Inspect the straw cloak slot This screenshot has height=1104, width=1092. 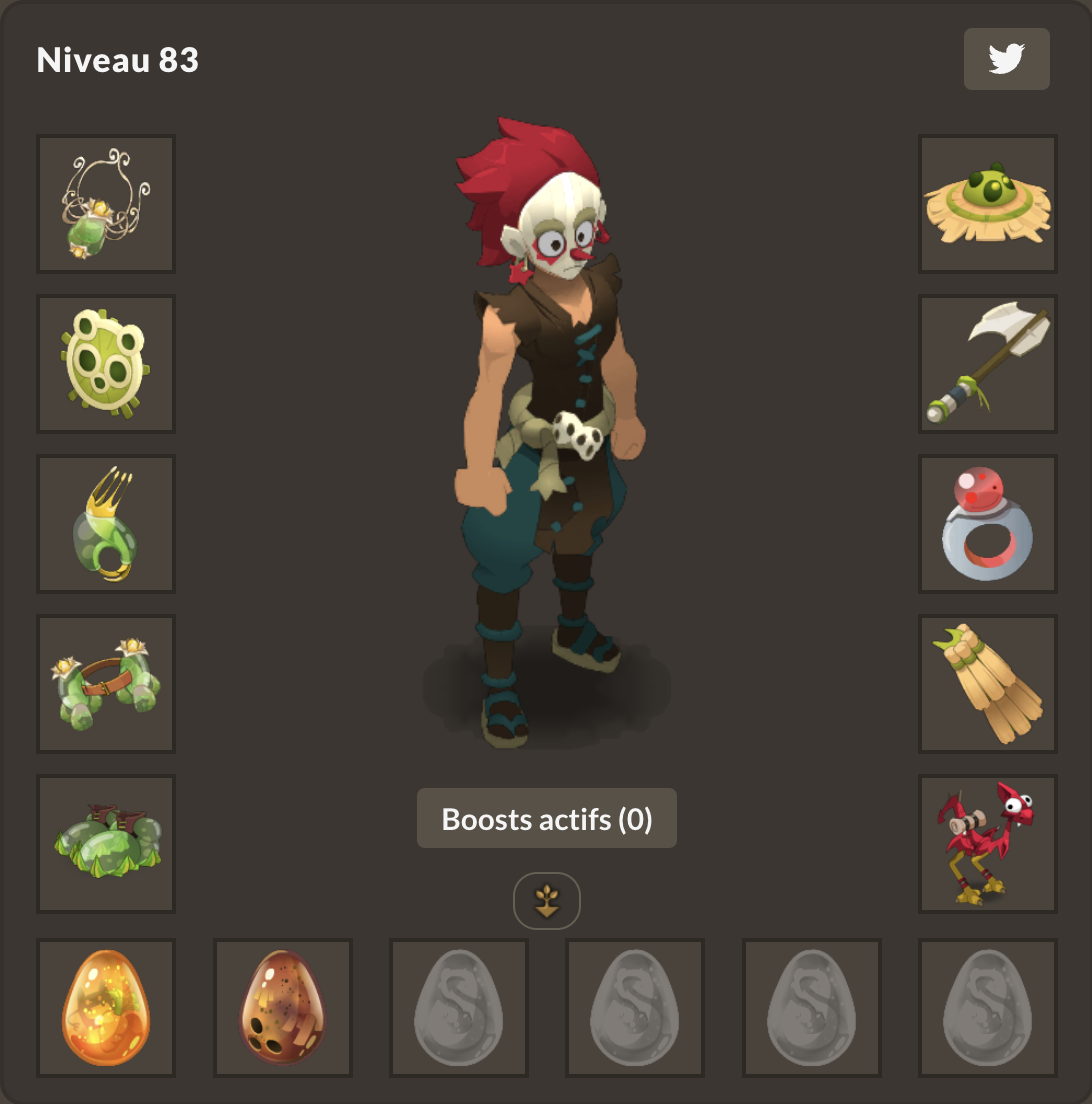pyautogui.click(x=988, y=684)
